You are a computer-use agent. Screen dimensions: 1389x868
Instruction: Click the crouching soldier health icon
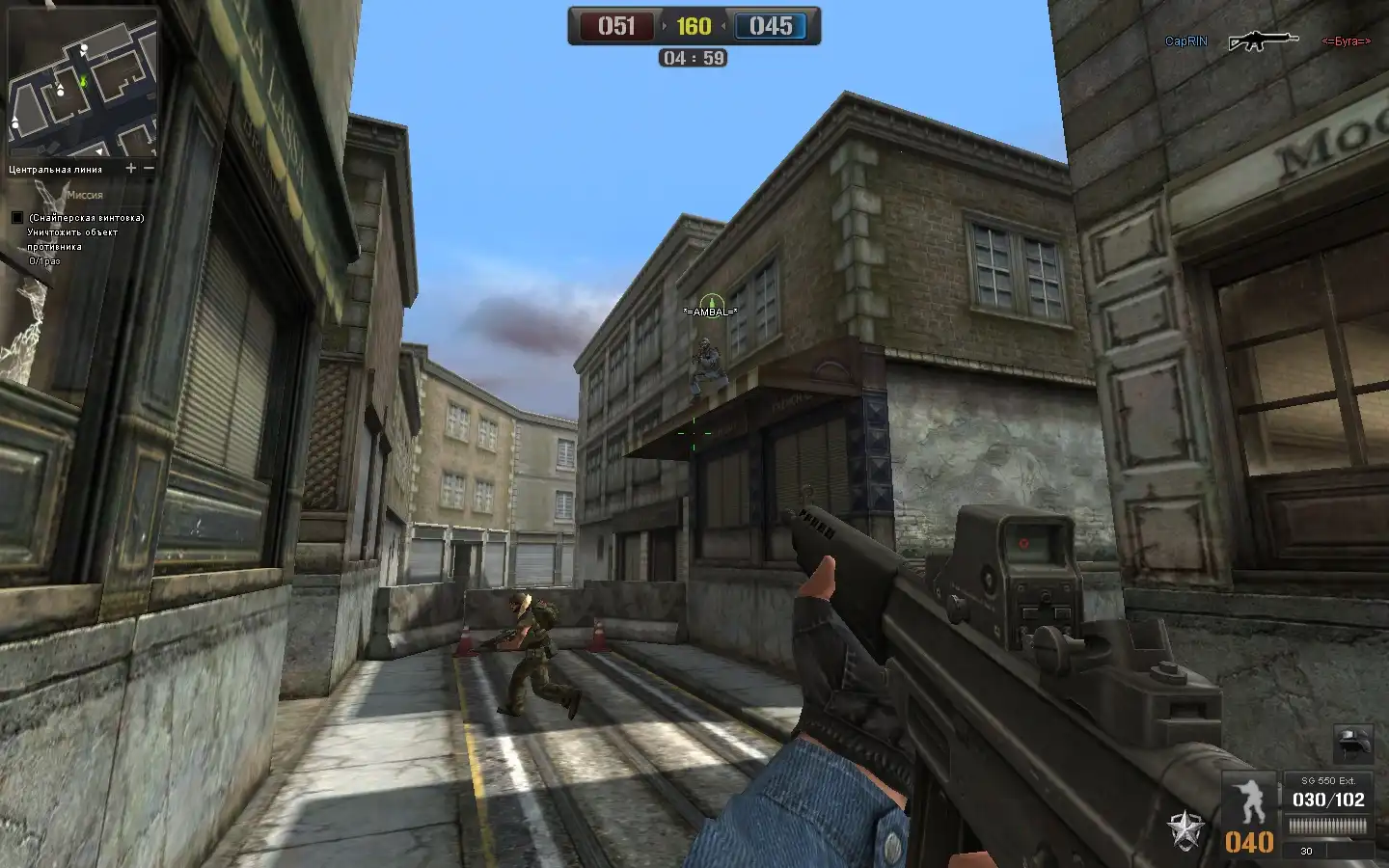tap(1250, 799)
